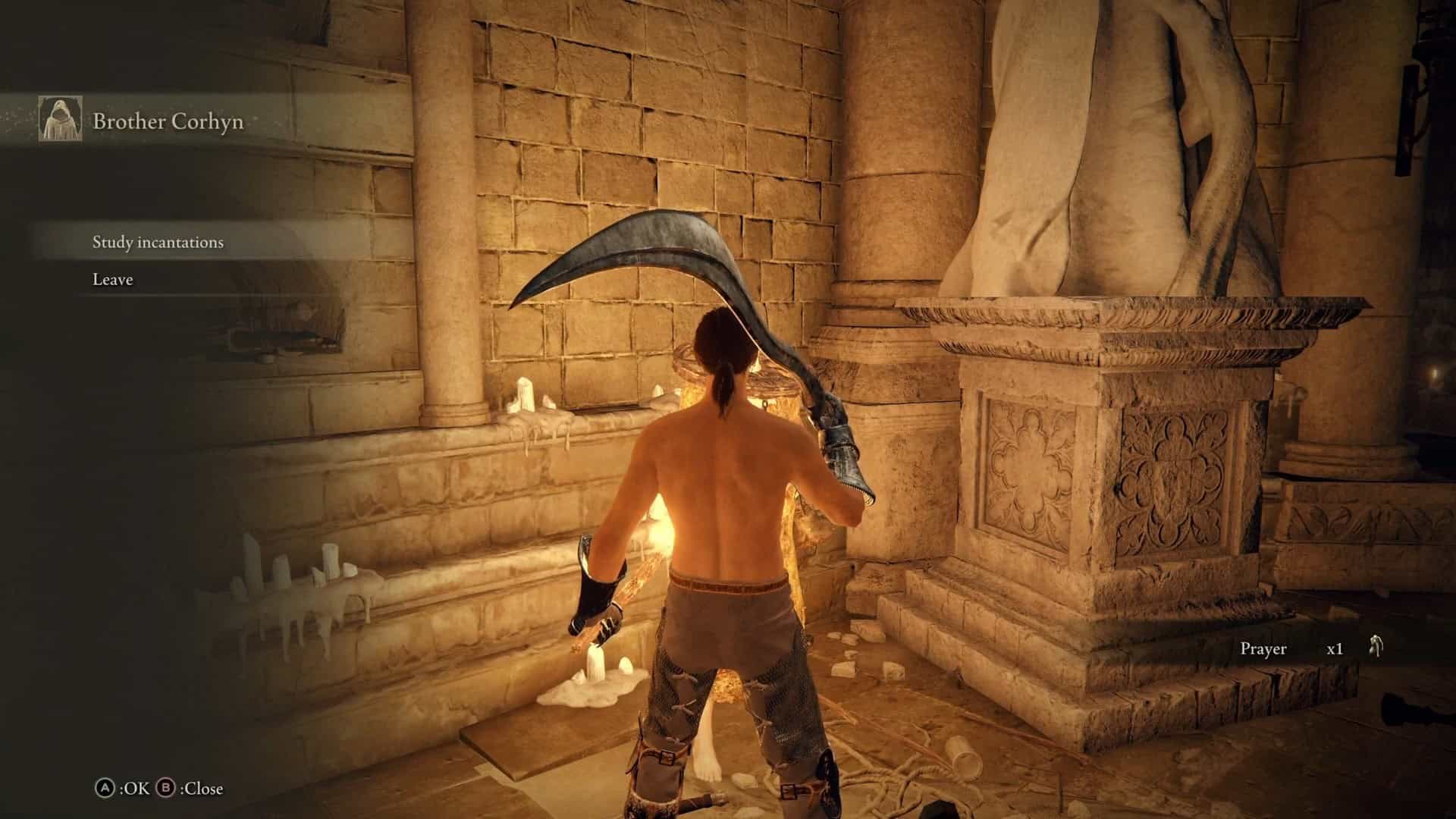Select Leave to exit dialogue

coord(113,280)
